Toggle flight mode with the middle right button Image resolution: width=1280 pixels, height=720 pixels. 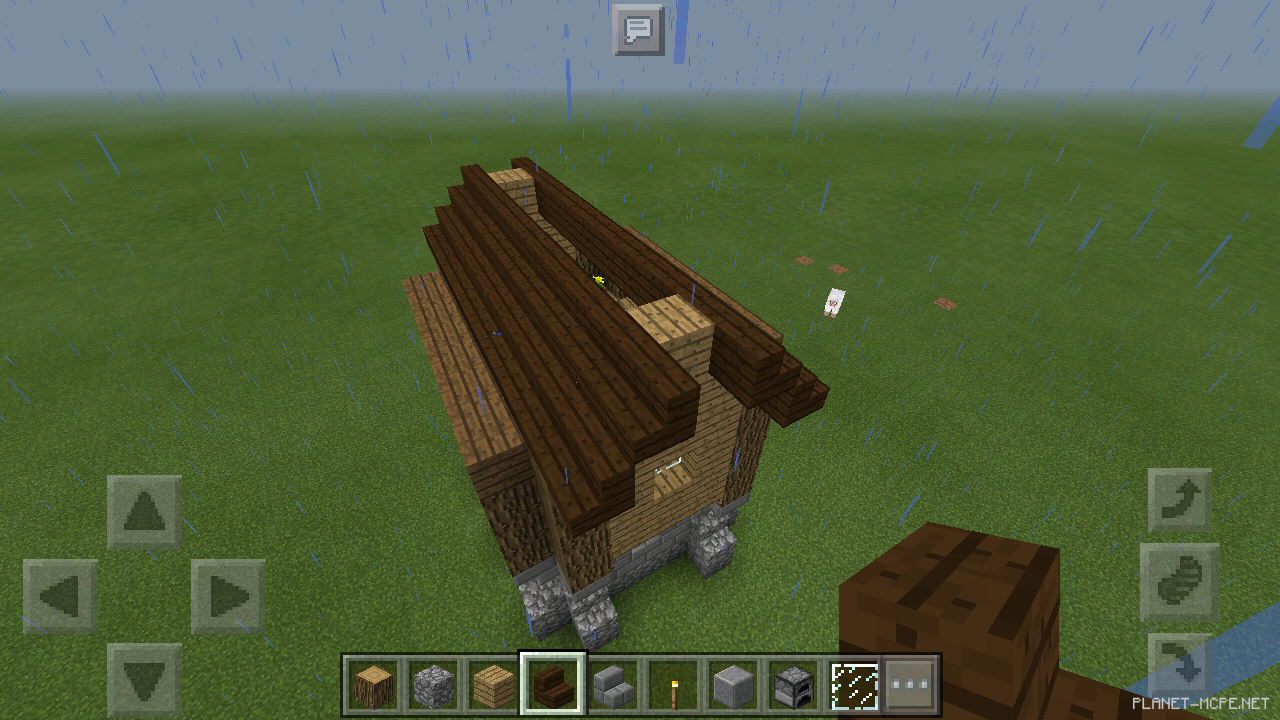tap(1181, 582)
